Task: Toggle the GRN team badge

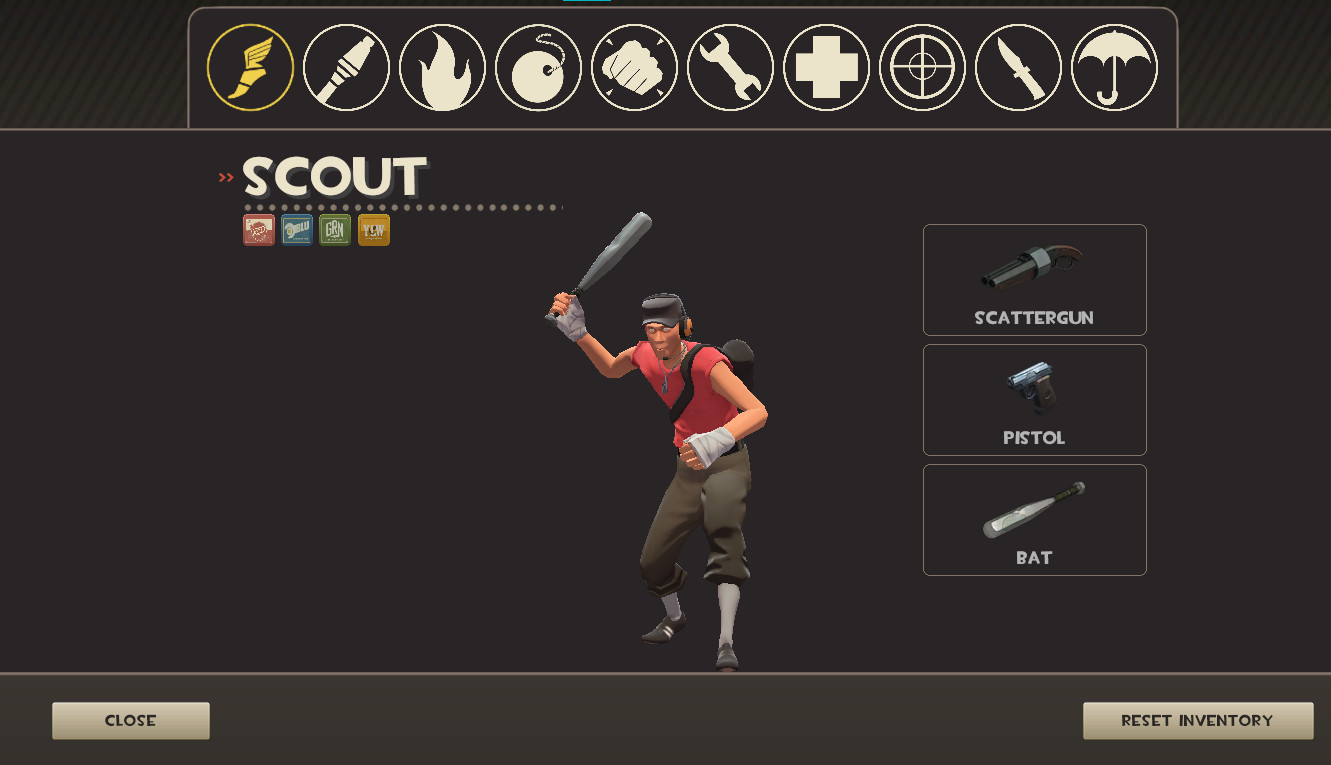Action: [x=334, y=229]
